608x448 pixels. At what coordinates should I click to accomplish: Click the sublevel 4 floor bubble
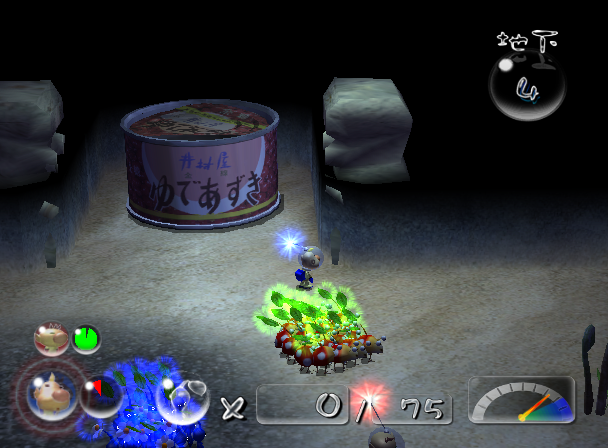pos(526,87)
